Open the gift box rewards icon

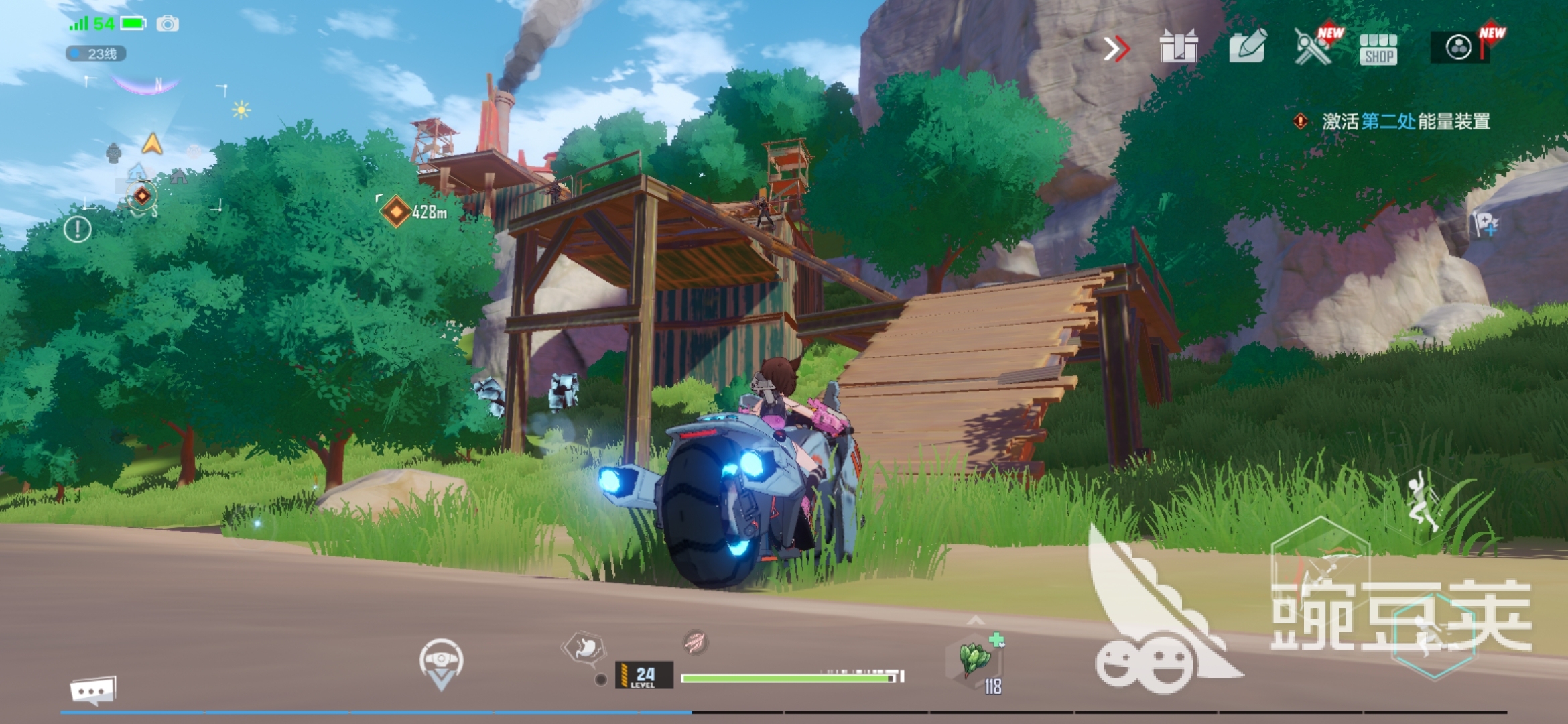click(1178, 47)
